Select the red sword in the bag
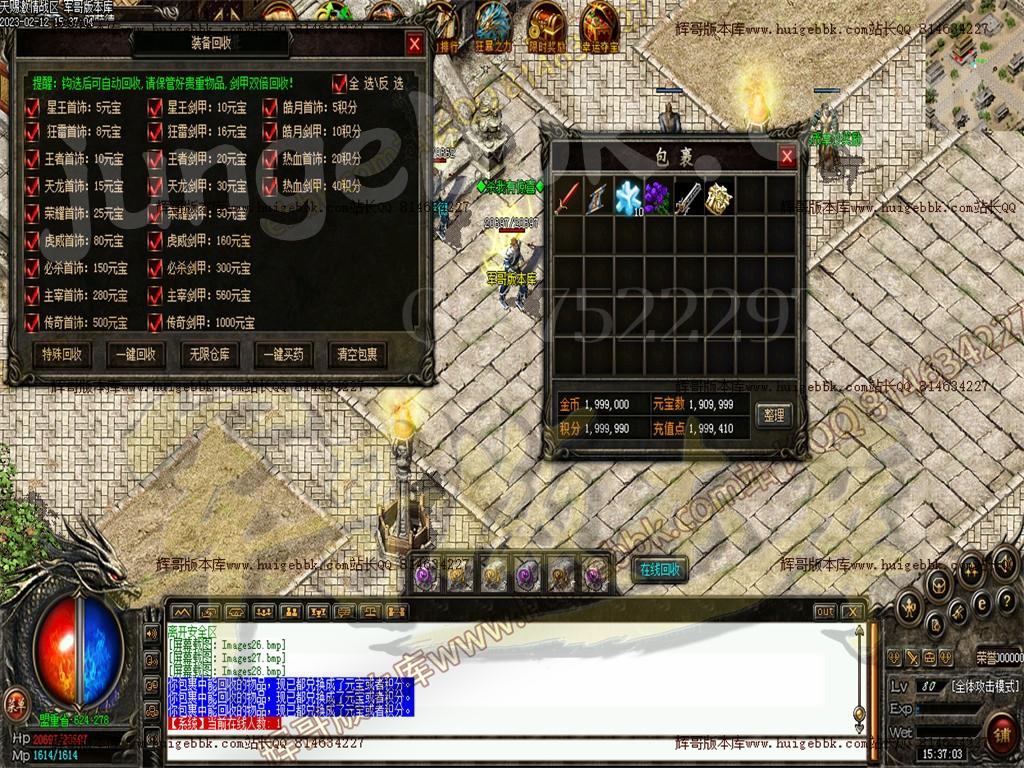1024x768 pixels. tap(569, 195)
